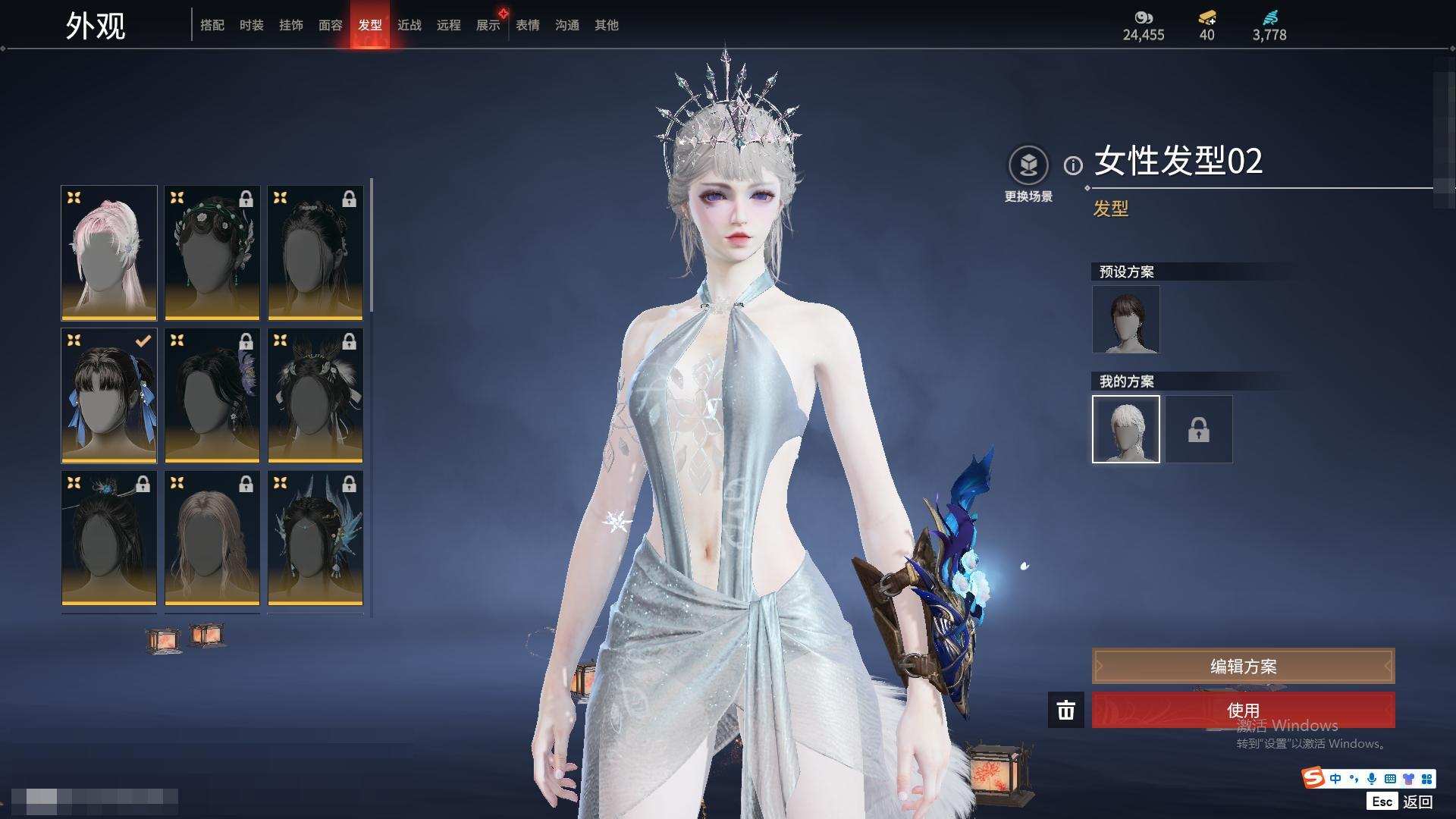Switch to the 远程 tab
Screen dimensions: 1456x819
pyautogui.click(x=448, y=25)
